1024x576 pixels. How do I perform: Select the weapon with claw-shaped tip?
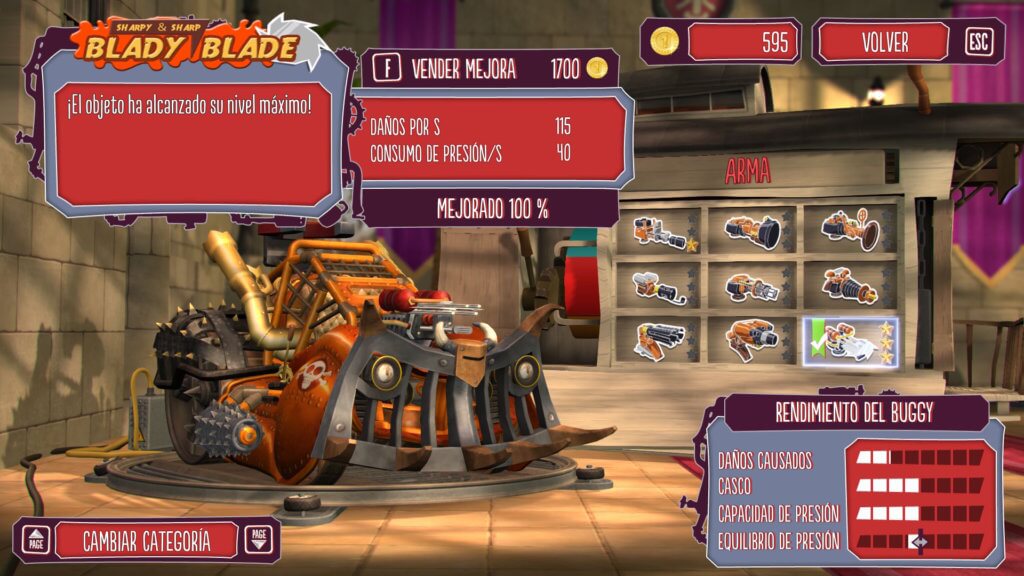[752, 288]
